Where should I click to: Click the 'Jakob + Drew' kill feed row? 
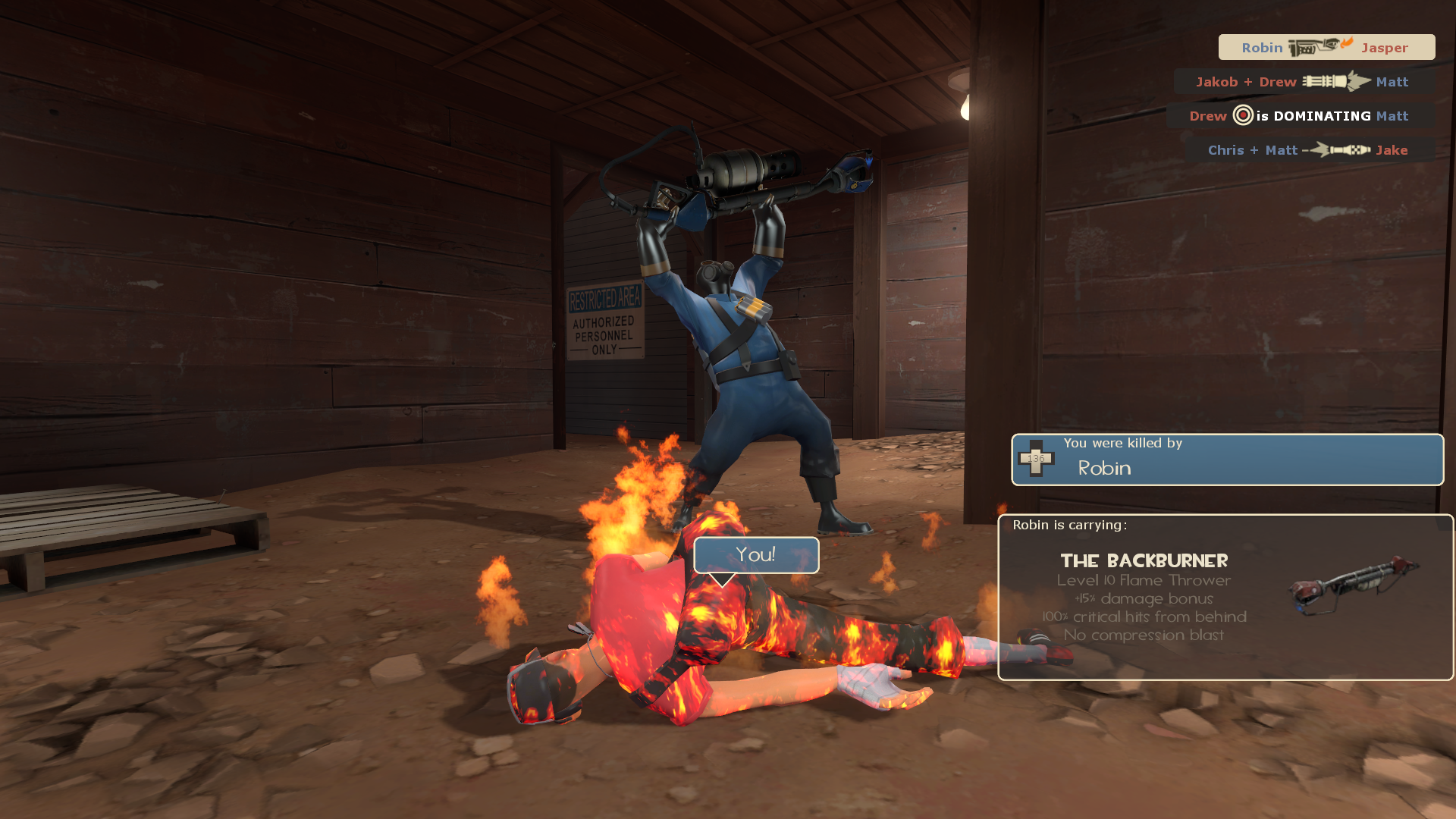click(1289, 81)
